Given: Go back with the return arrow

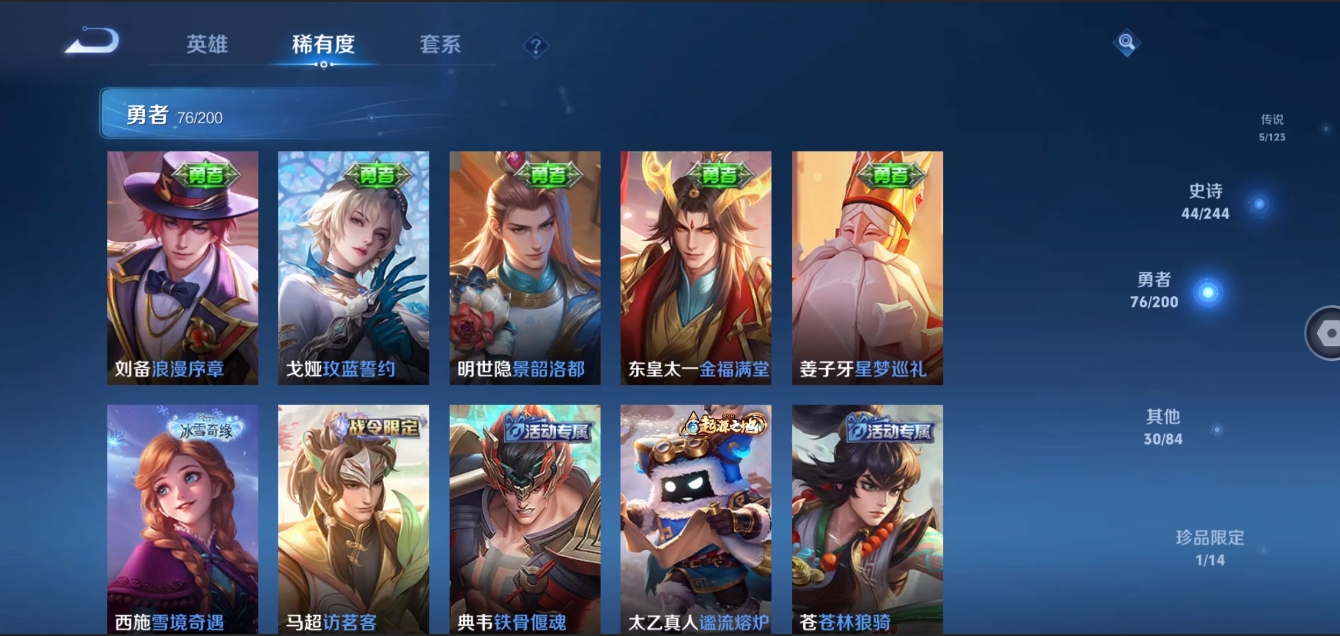Looking at the screenshot, I should click(92, 42).
